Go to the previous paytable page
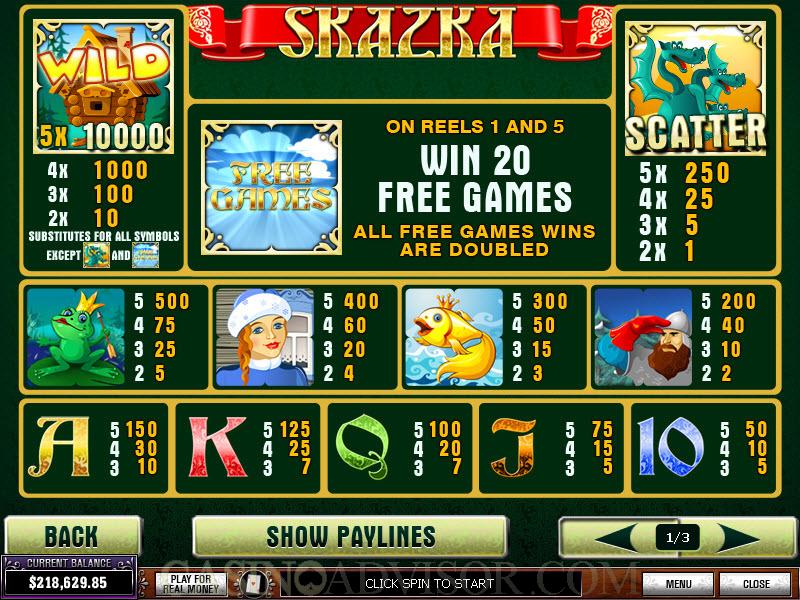Viewport: 800px width, 600px height. click(608, 537)
